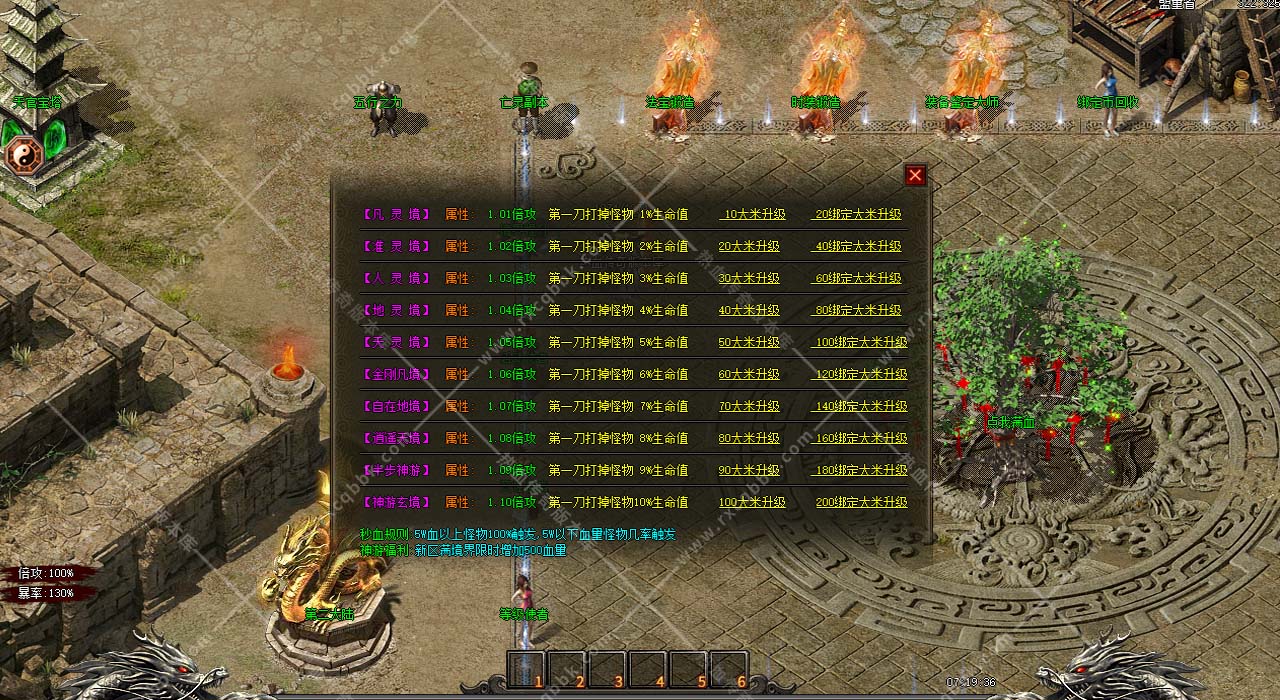Choose the 120绑定大米升级 link
Screen dimensions: 1280x700
click(x=860, y=374)
